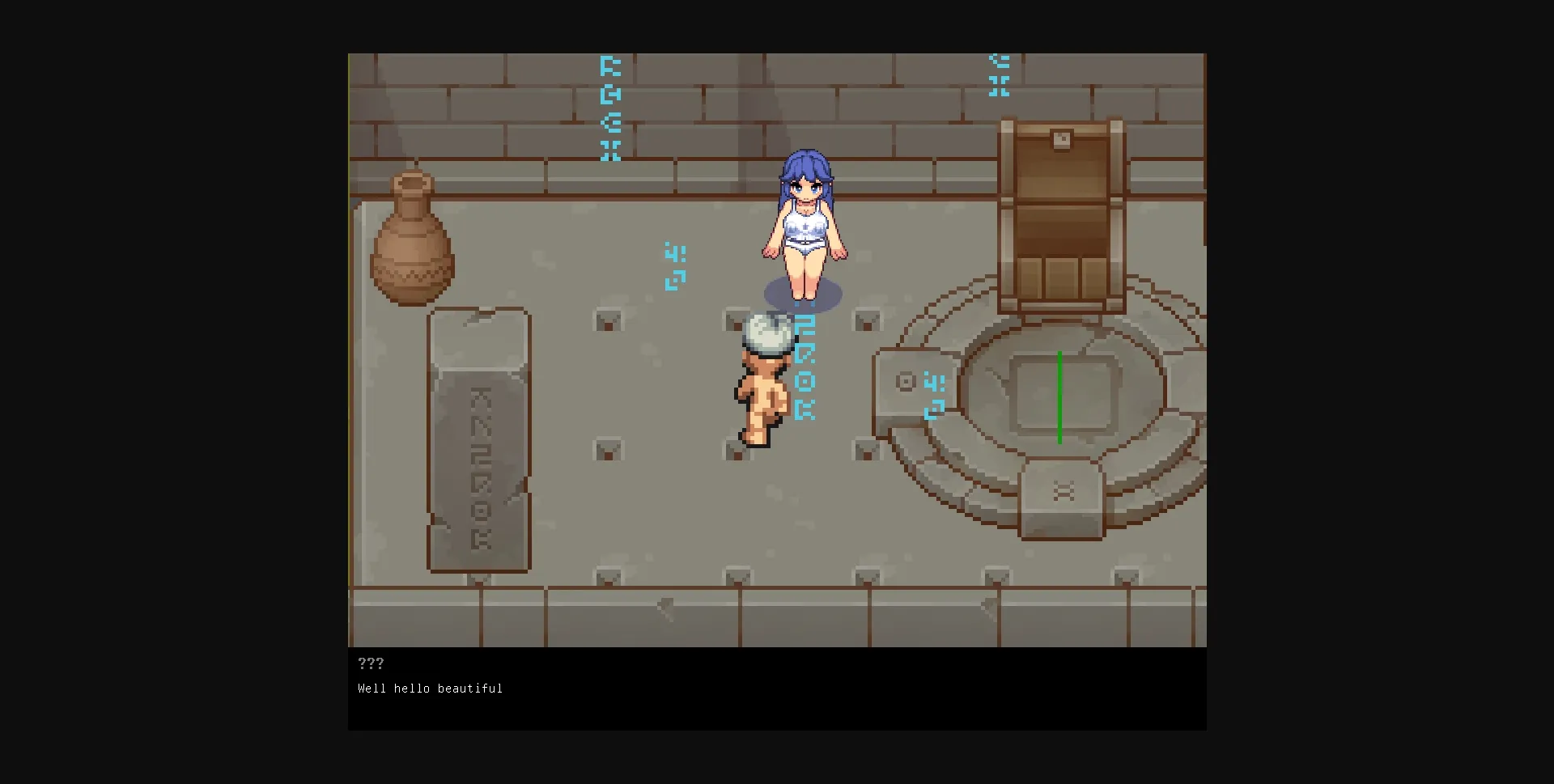Click the ??? speaker name in the dialogue box
This screenshot has width=1554, height=784.
click(x=371, y=663)
